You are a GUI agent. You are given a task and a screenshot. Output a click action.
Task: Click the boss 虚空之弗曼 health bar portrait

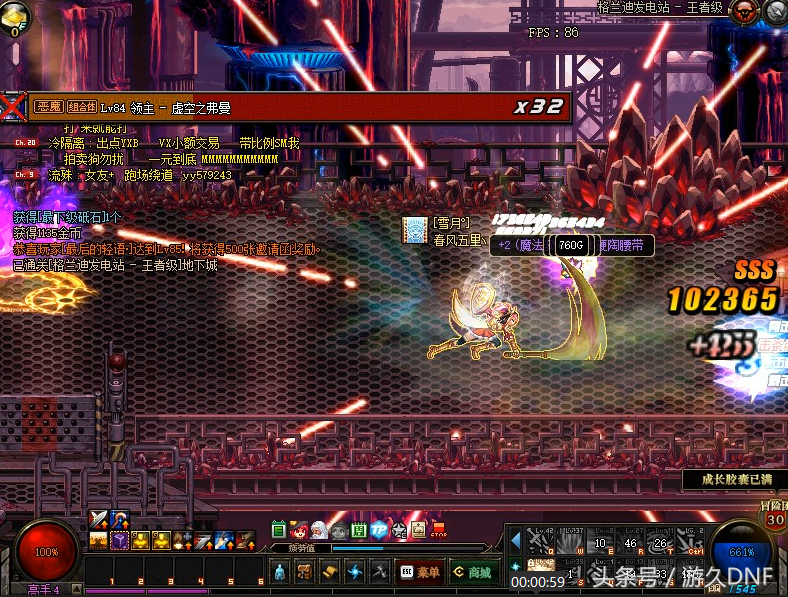pos(13,106)
